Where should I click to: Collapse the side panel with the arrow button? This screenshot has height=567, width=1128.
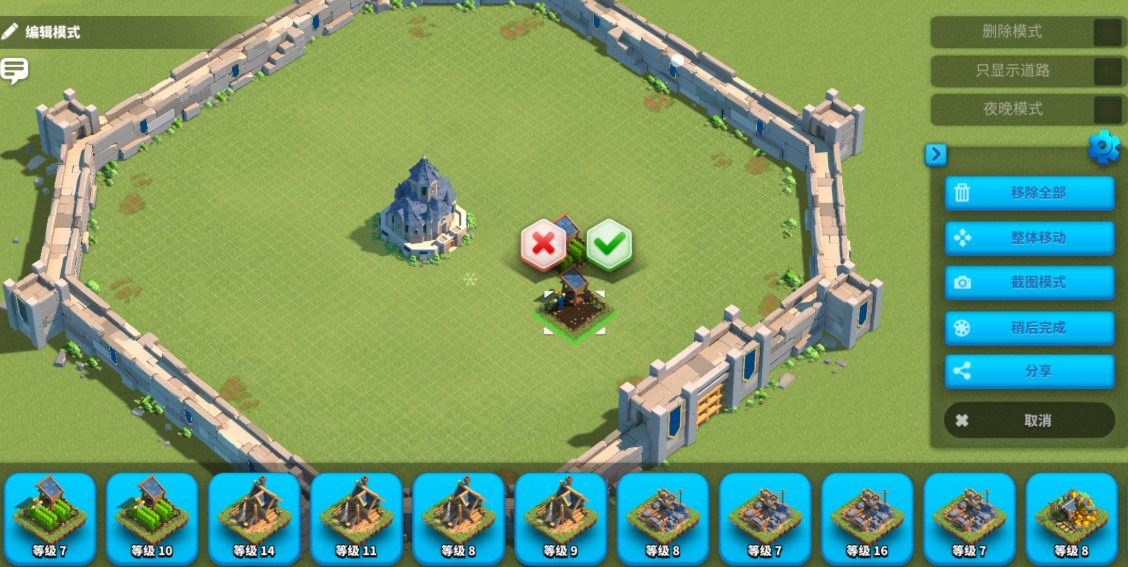click(x=936, y=154)
